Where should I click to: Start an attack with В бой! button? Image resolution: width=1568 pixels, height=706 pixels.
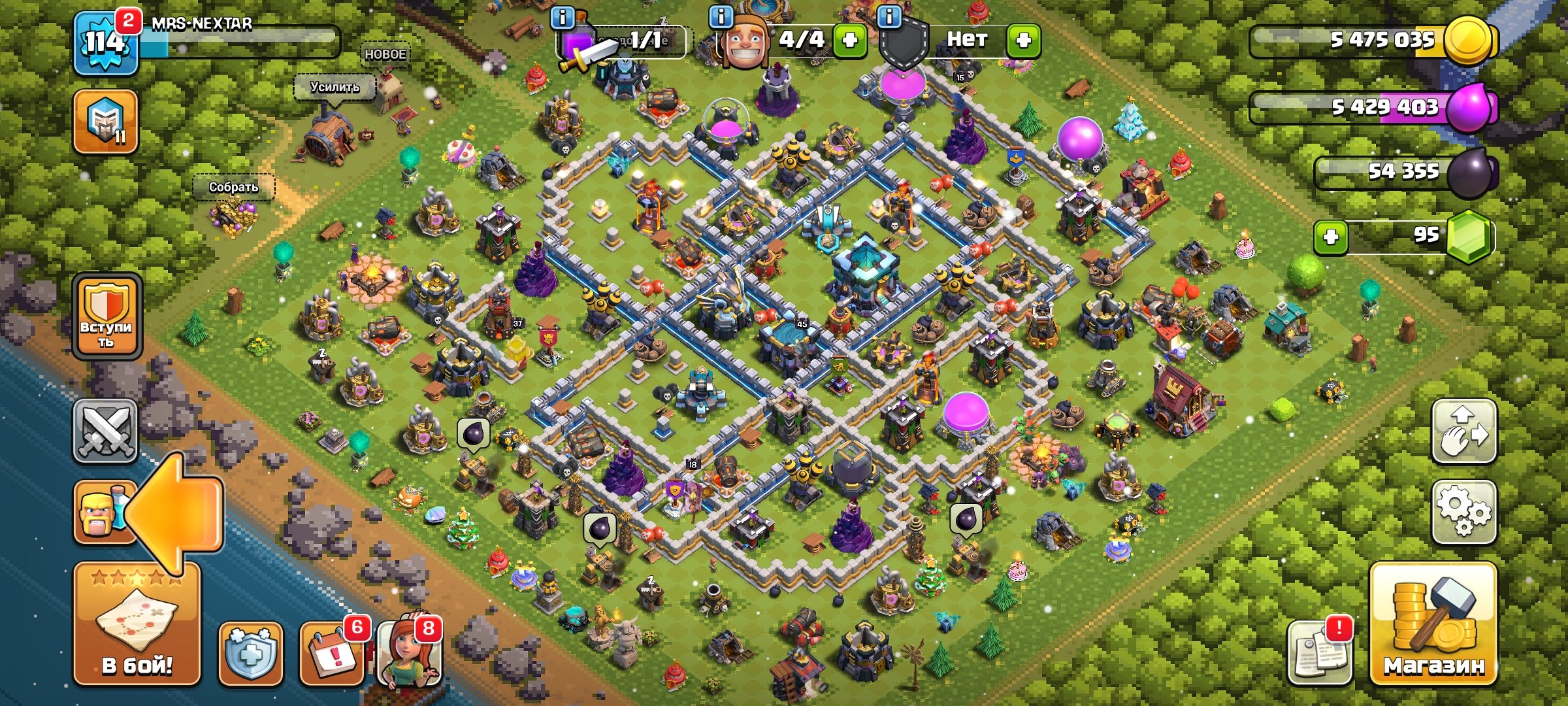[x=137, y=624]
